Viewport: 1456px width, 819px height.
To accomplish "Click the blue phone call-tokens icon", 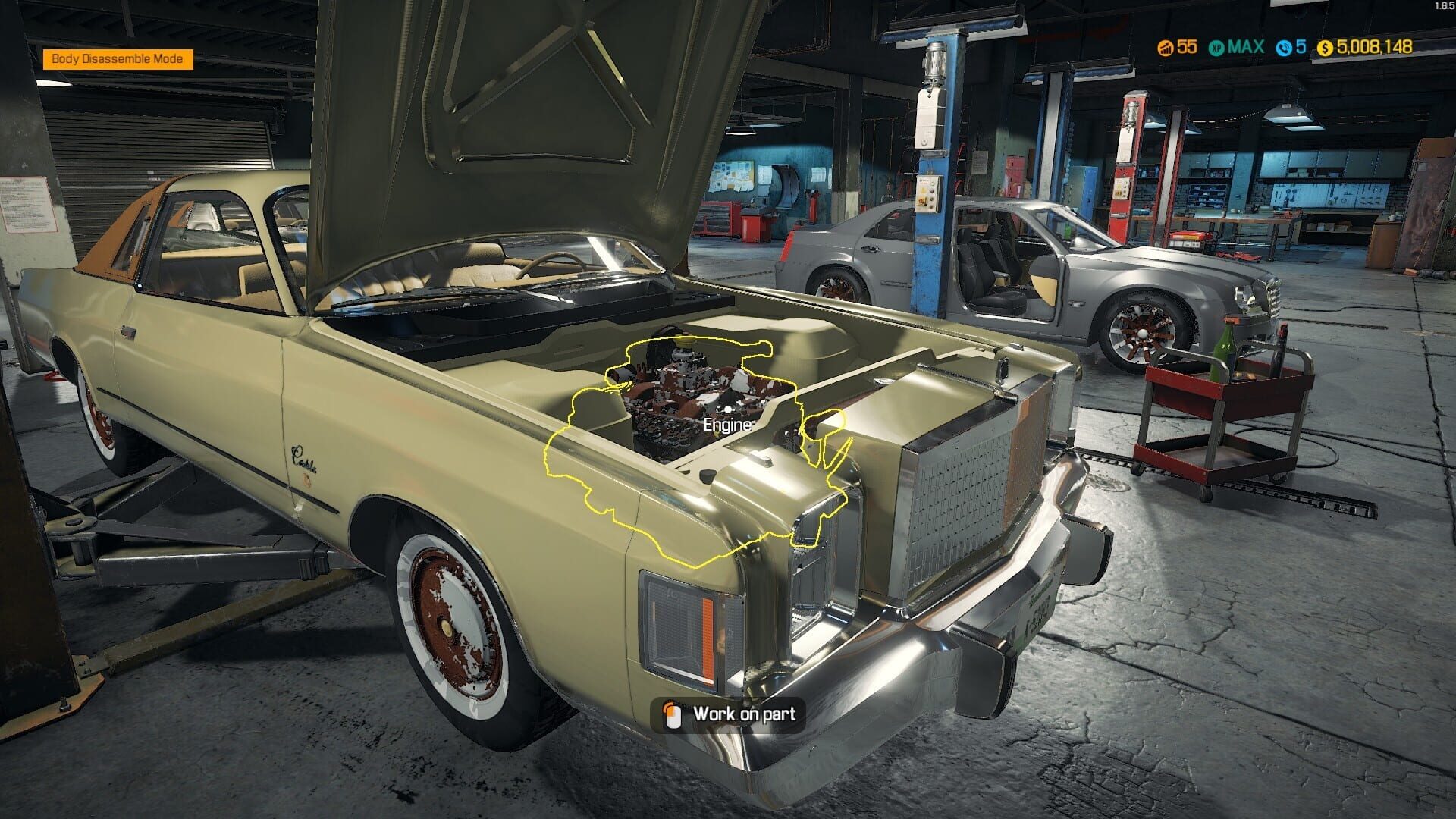I will [x=1285, y=48].
